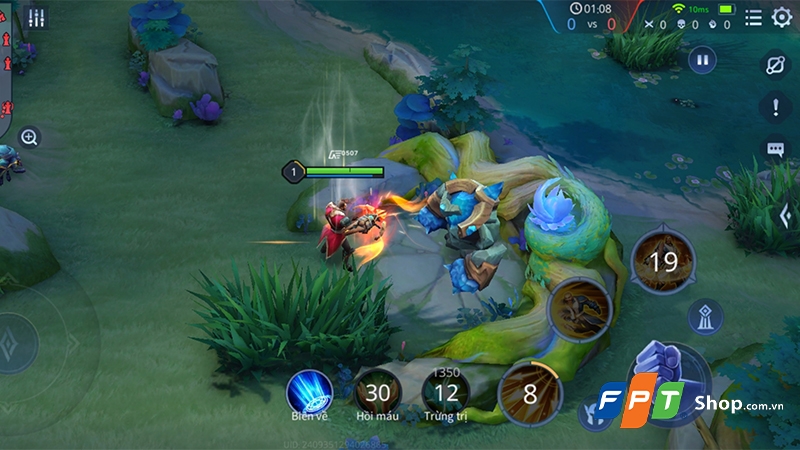800x450 pixels.
Task: Expand the side panel arrow
Action: 787,214
